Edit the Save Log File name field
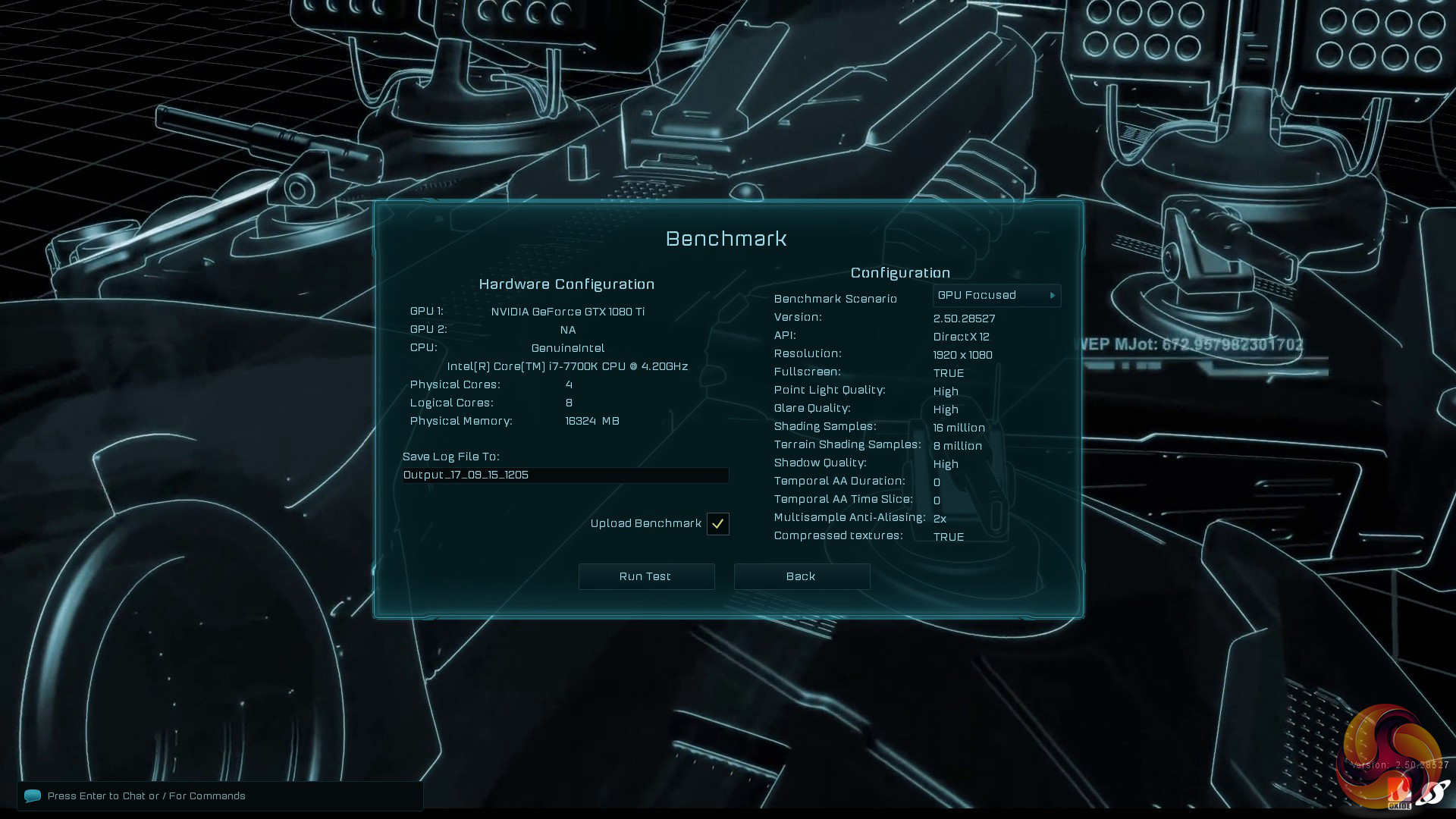 click(565, 475)
